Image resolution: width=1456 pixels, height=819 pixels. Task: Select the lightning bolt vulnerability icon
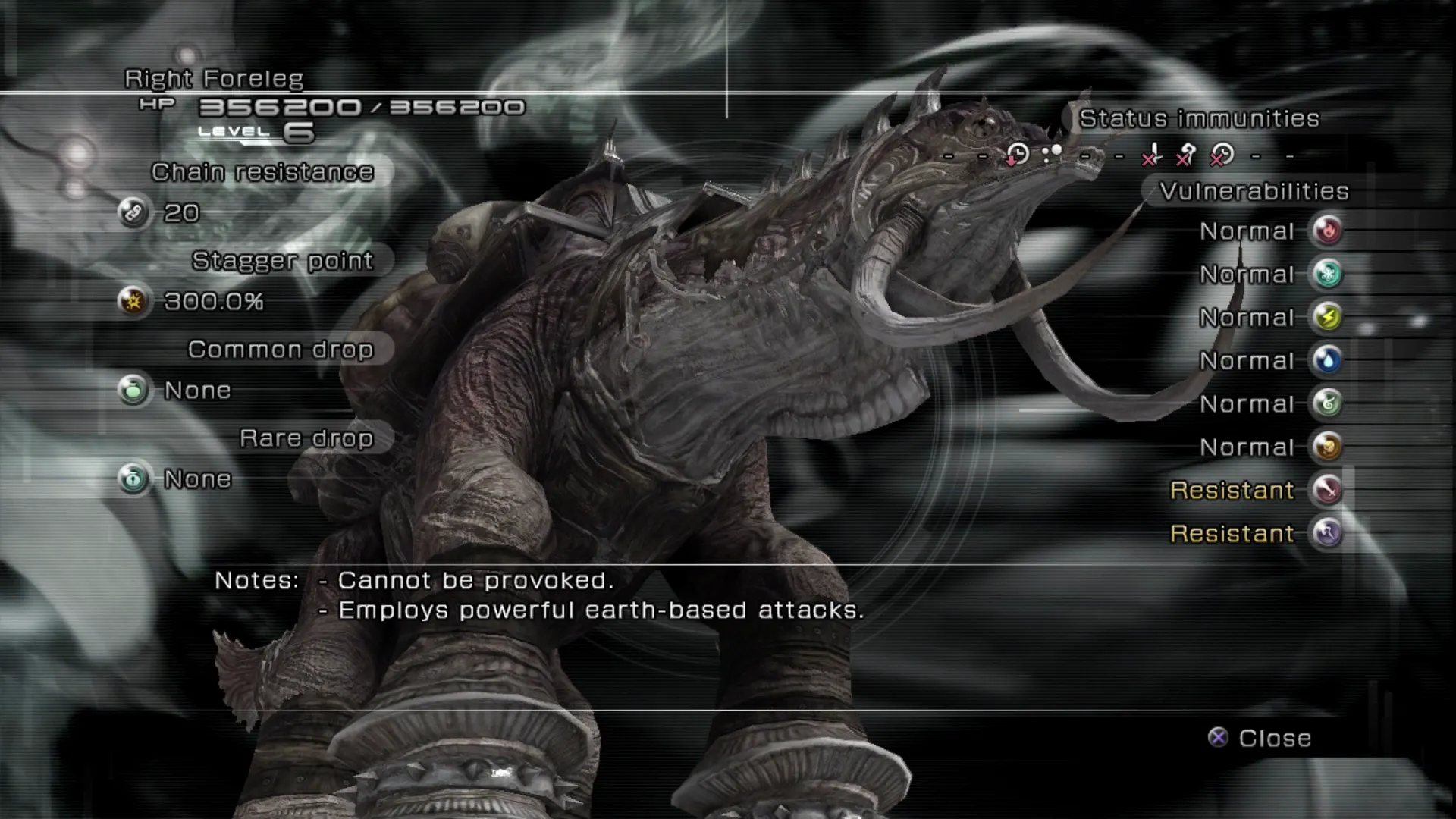[1327, 317]
